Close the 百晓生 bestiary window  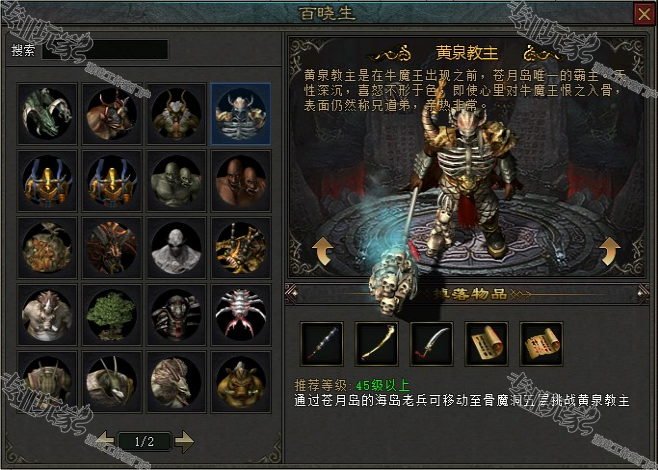pyautogui.click(x=642, y=13)
